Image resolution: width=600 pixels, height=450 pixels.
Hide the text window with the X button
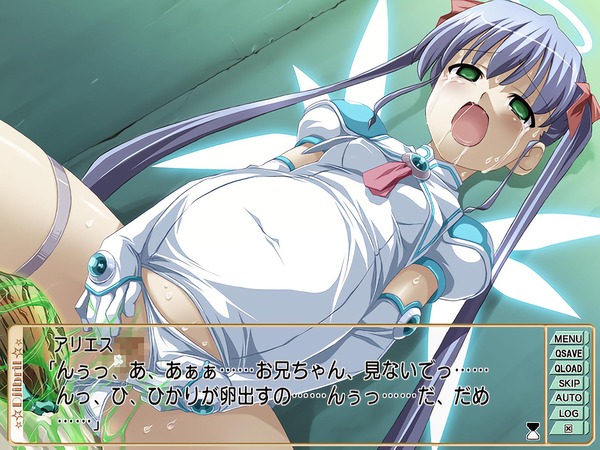point(568,428)
